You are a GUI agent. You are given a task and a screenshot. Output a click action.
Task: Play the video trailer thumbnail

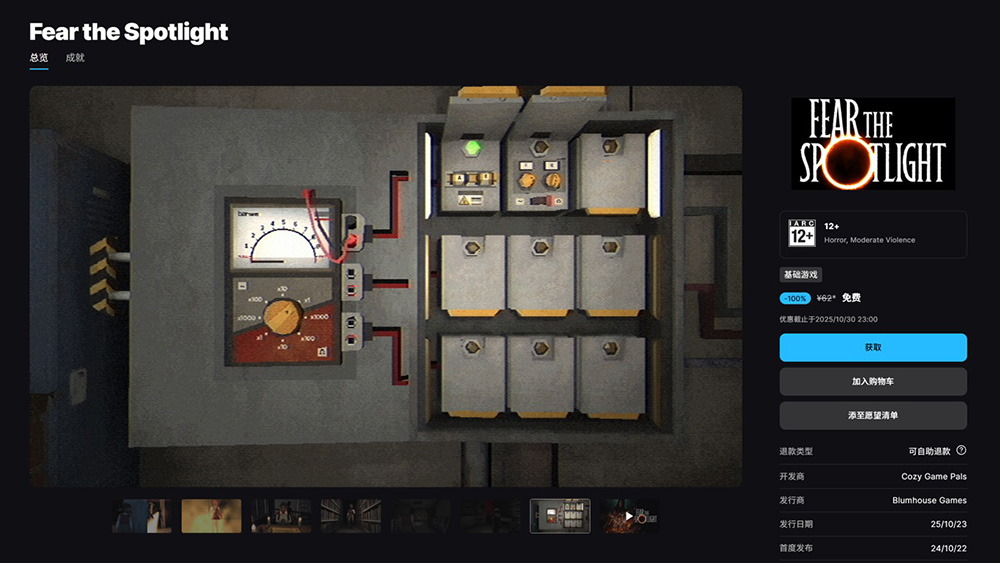point(629,516)
